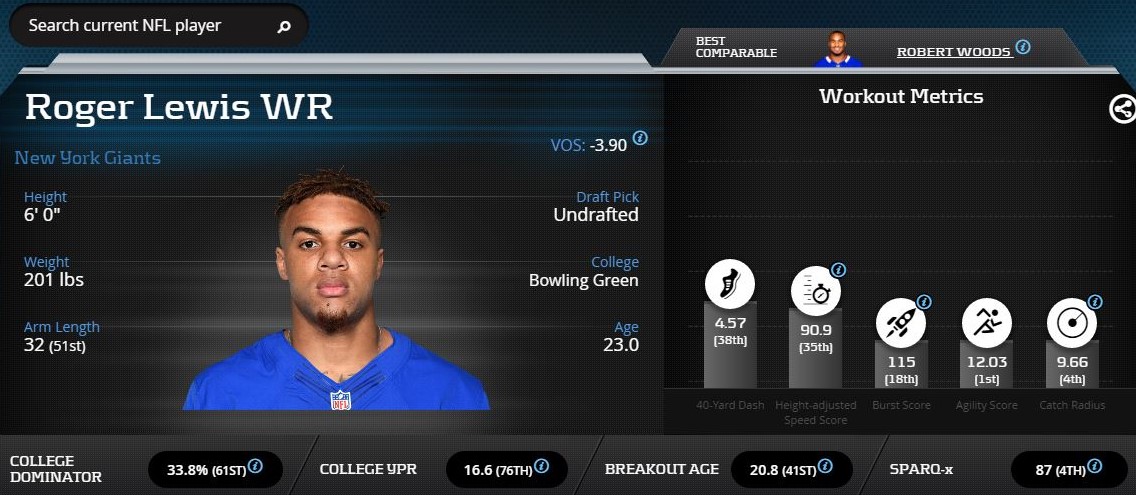
Task: Select the Catch Radius target icon
Action: 1071,323
